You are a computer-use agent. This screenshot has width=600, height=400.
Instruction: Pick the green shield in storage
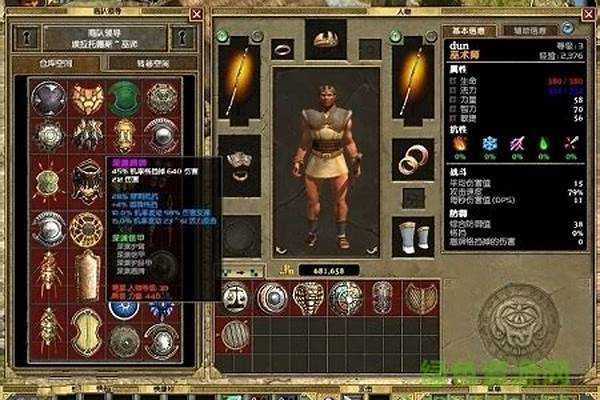(x=124, y=98)
